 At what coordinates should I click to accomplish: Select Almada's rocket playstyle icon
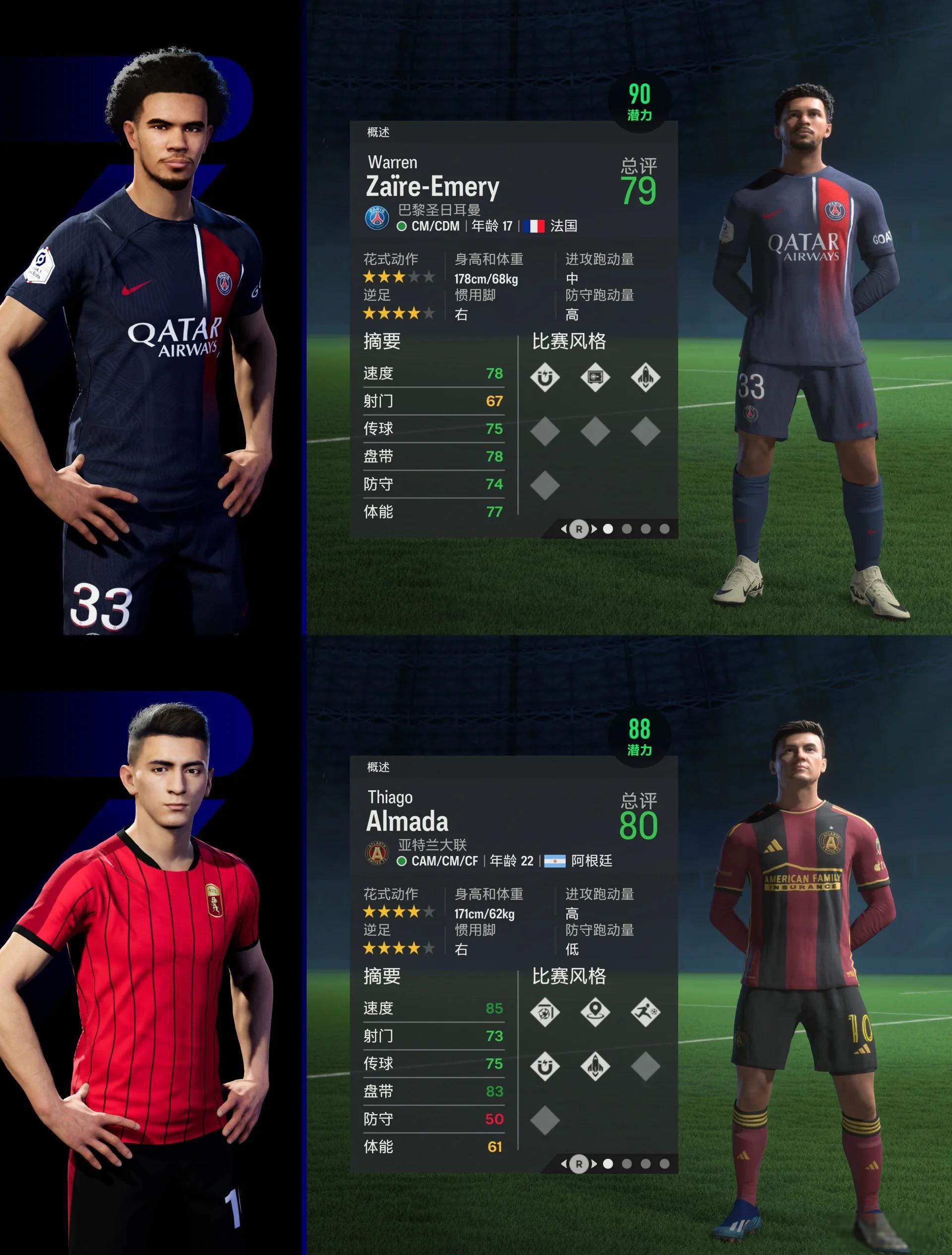click(595, 1066)
